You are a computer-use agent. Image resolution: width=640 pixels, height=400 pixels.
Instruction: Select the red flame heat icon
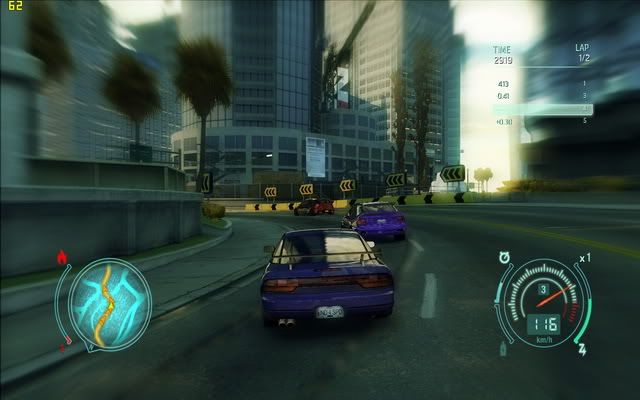coord(63,257)
